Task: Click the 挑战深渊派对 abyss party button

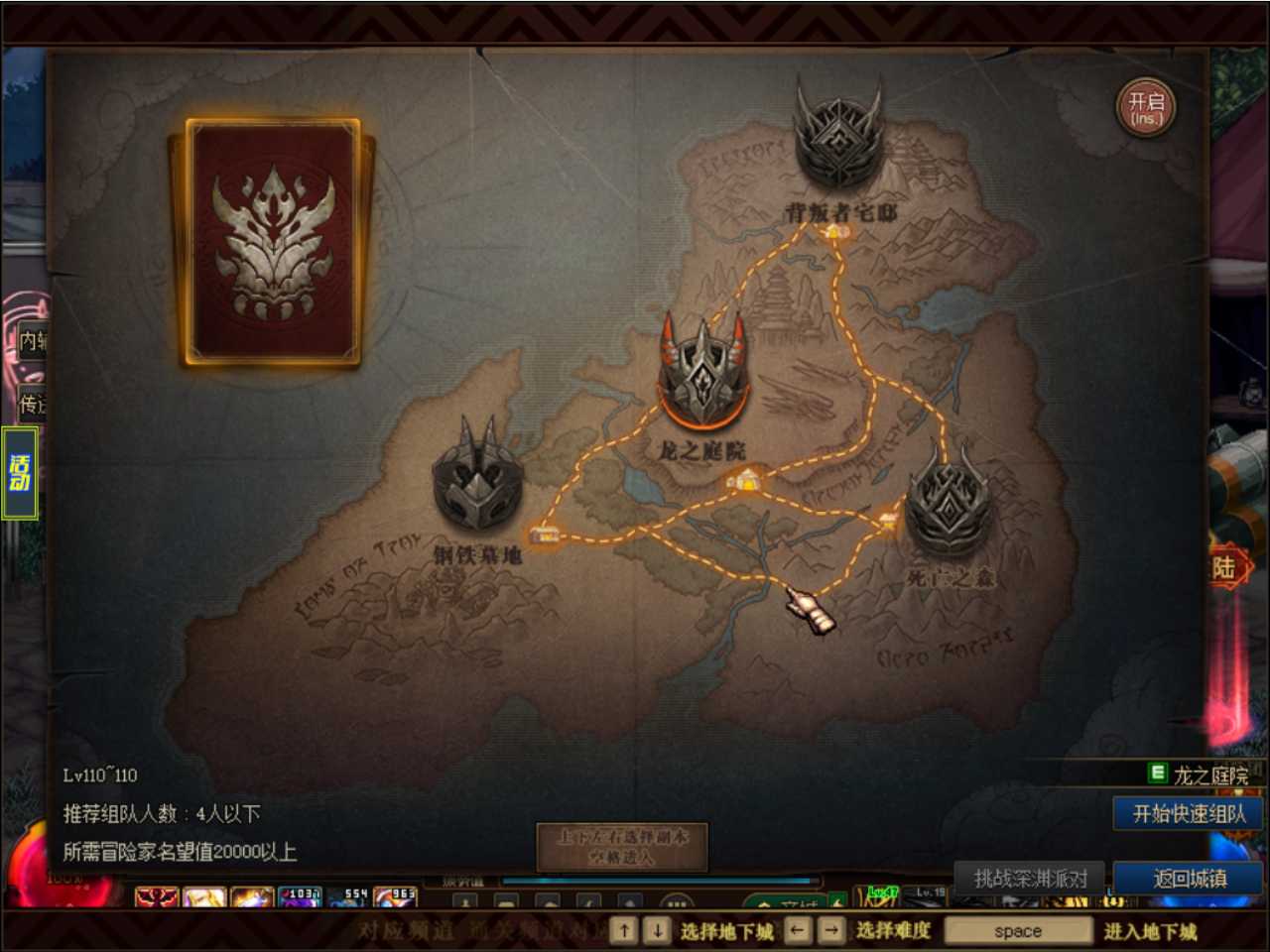Action: click(x=1030, y=879)
